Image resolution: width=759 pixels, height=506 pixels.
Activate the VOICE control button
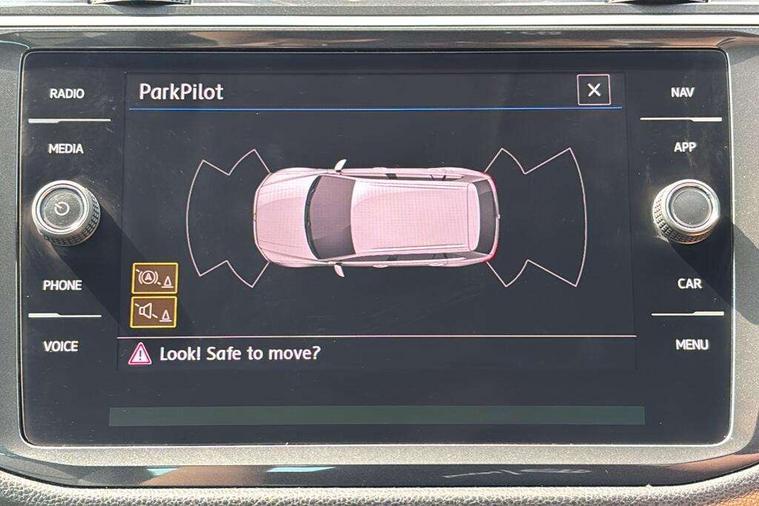click(61, 347)
